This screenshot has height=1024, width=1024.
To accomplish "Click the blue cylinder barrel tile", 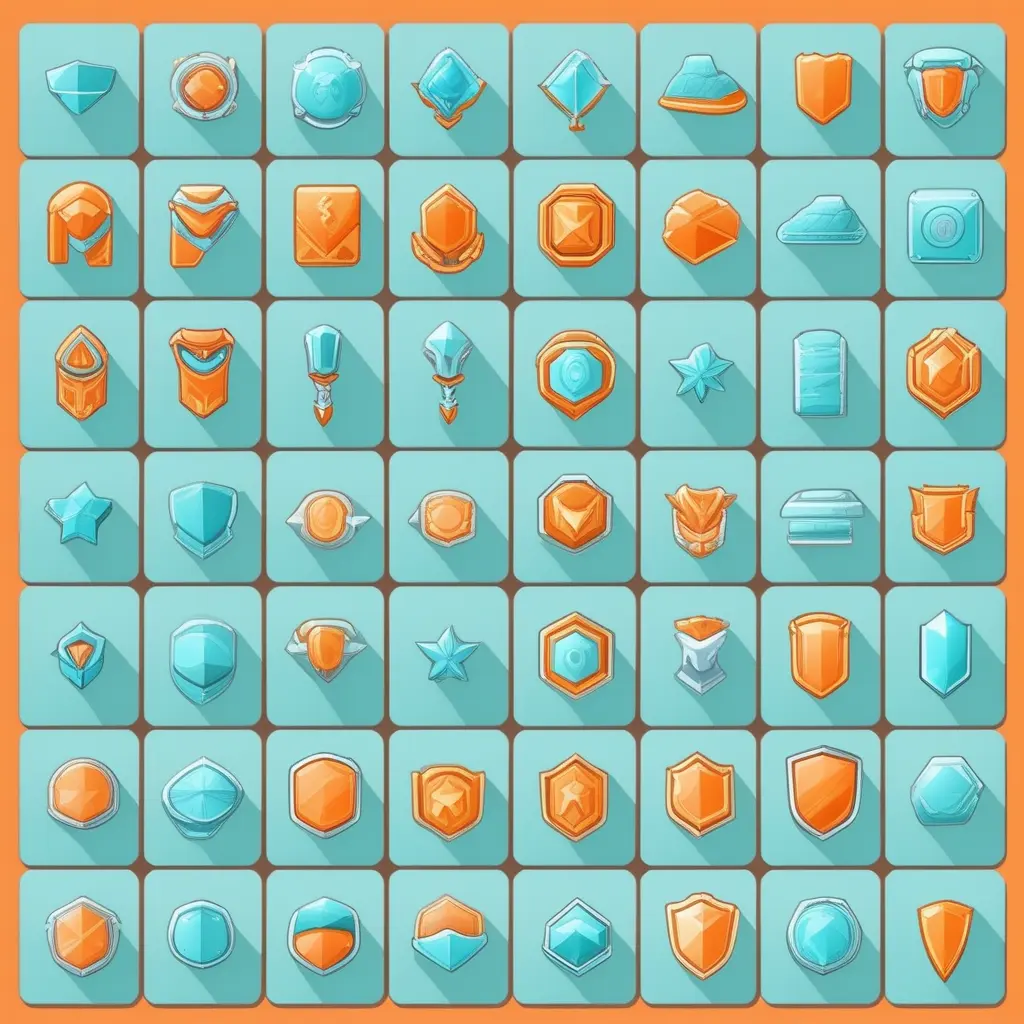I will tap(820, 372).
